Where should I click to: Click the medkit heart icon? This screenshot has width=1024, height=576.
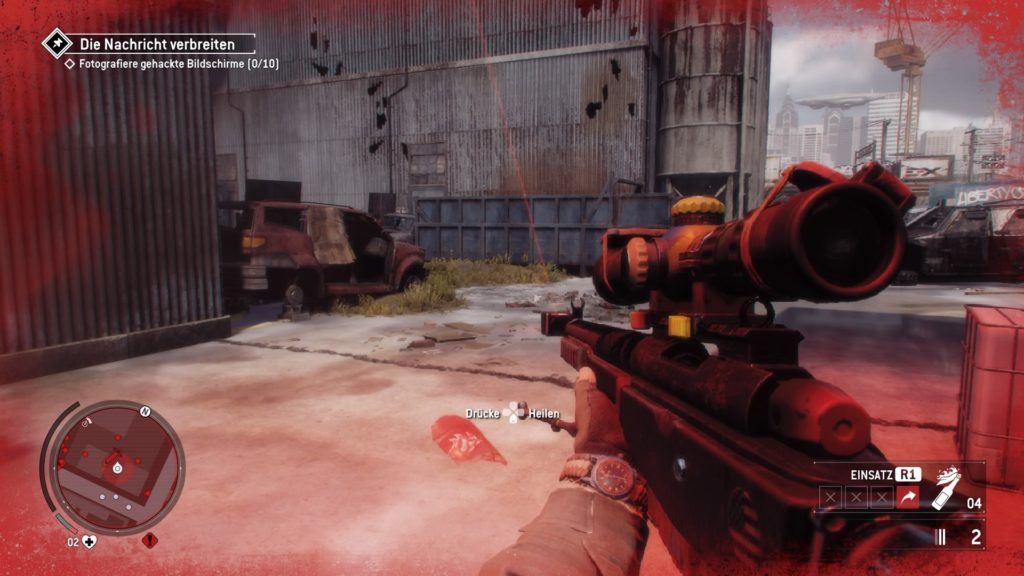(x=89, y=542)
